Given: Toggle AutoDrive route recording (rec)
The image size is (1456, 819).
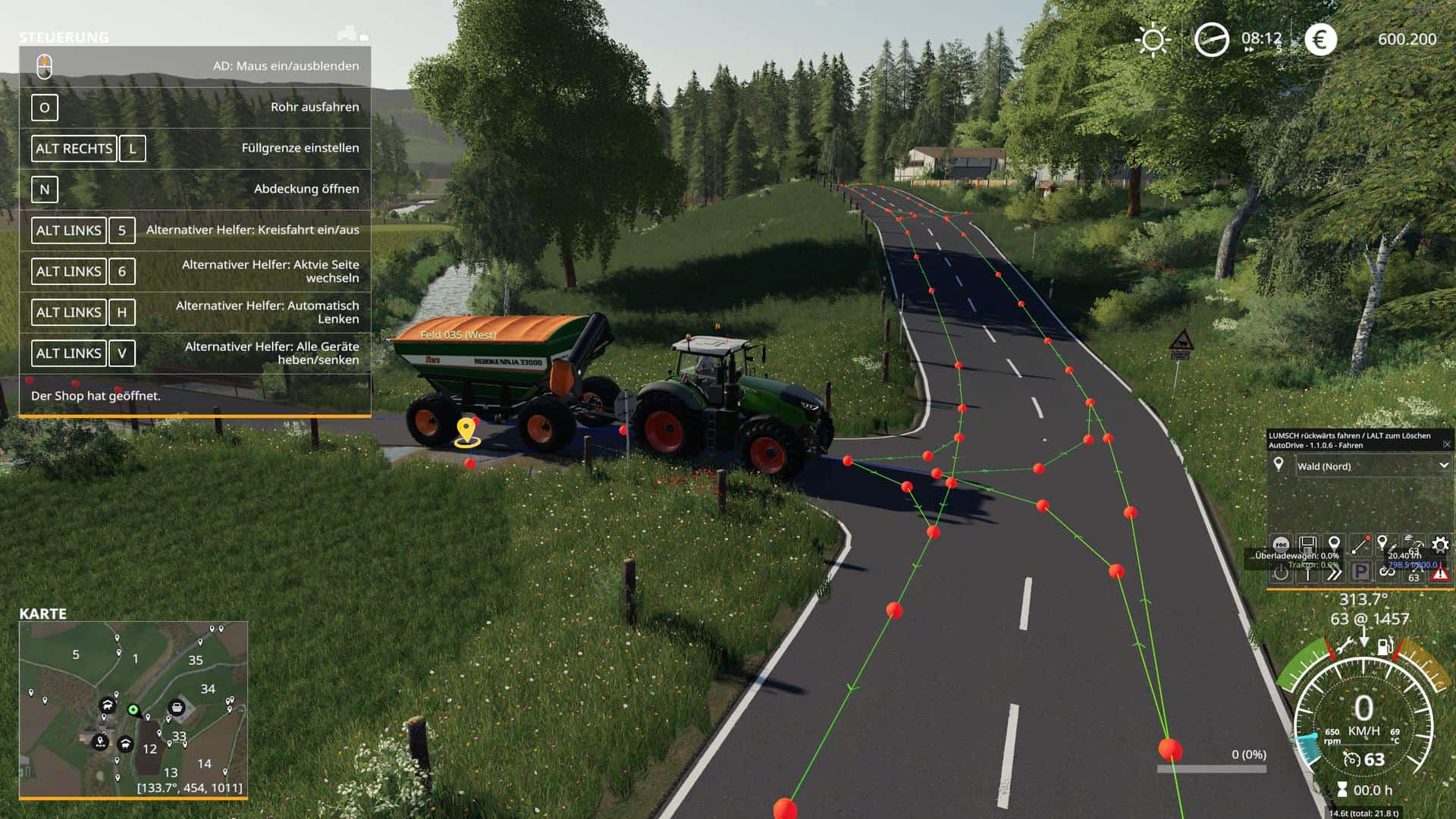Looking at the screenshot, I should 1281,544.
